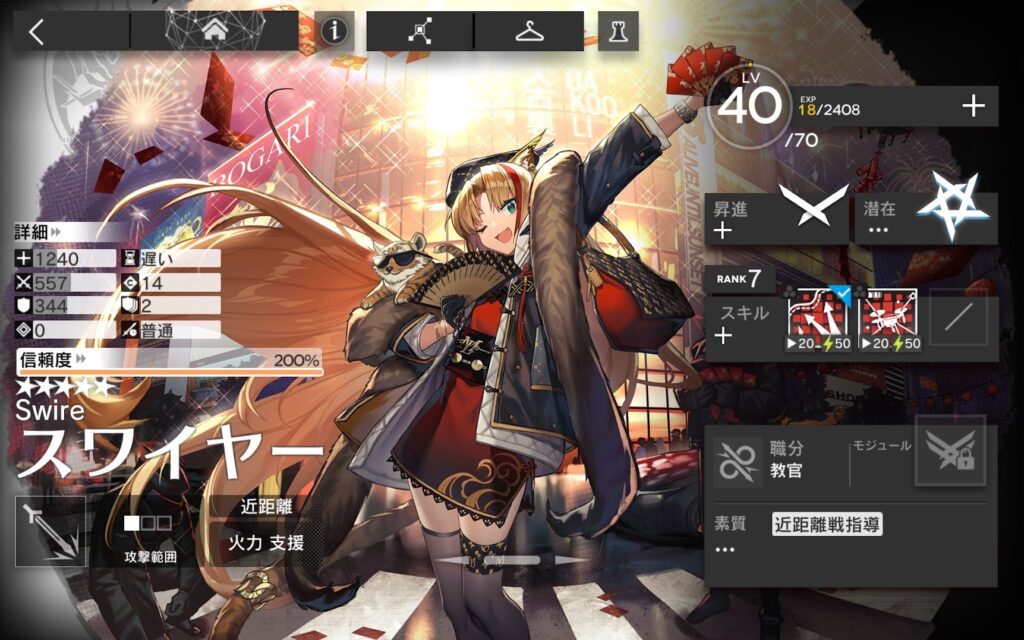Select the second skill icon
The image size is (1024, 640).
(888, 316)
